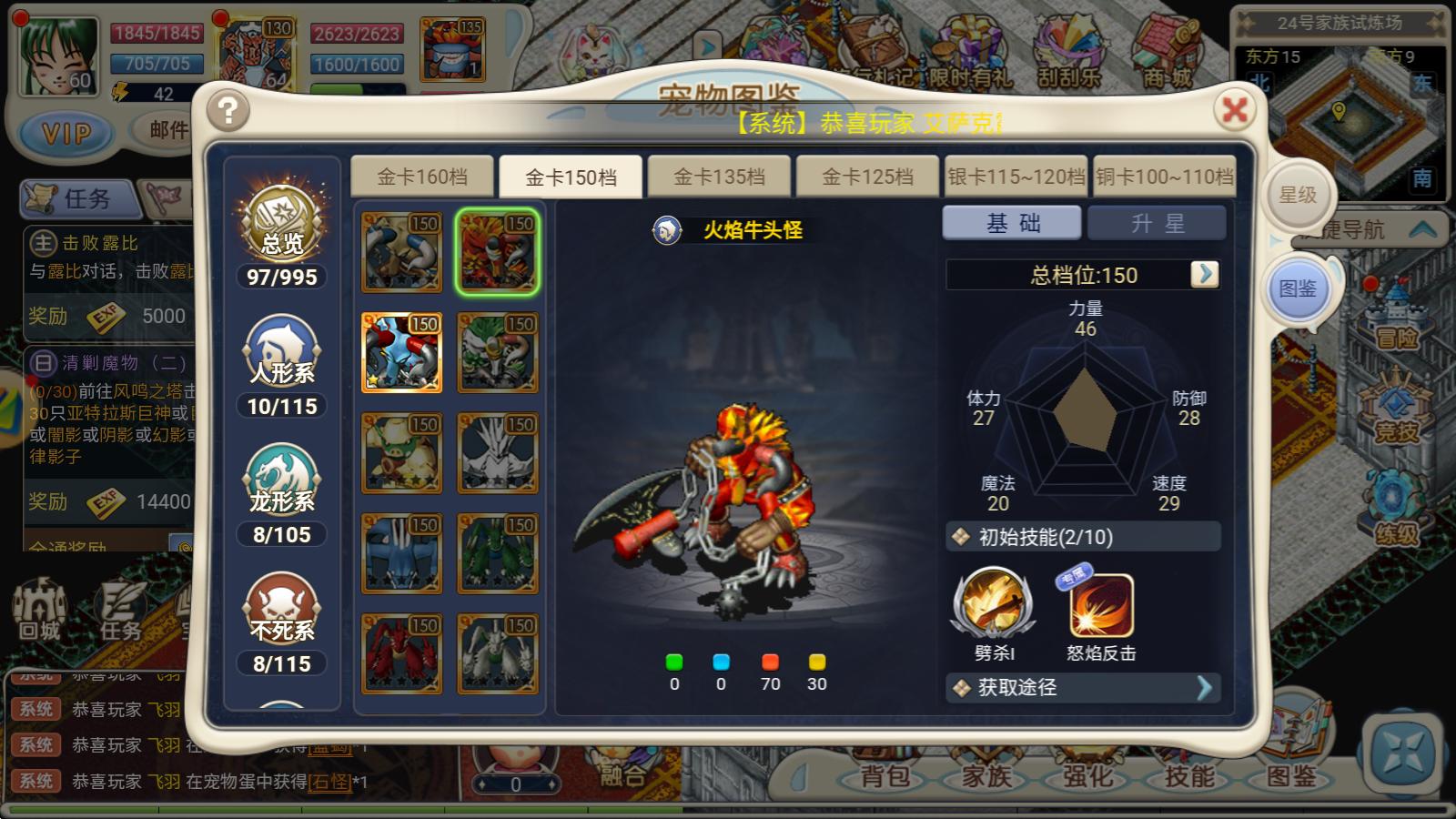
Task: Select the 强化 enhance icon
Action: tap(1087, 779)
